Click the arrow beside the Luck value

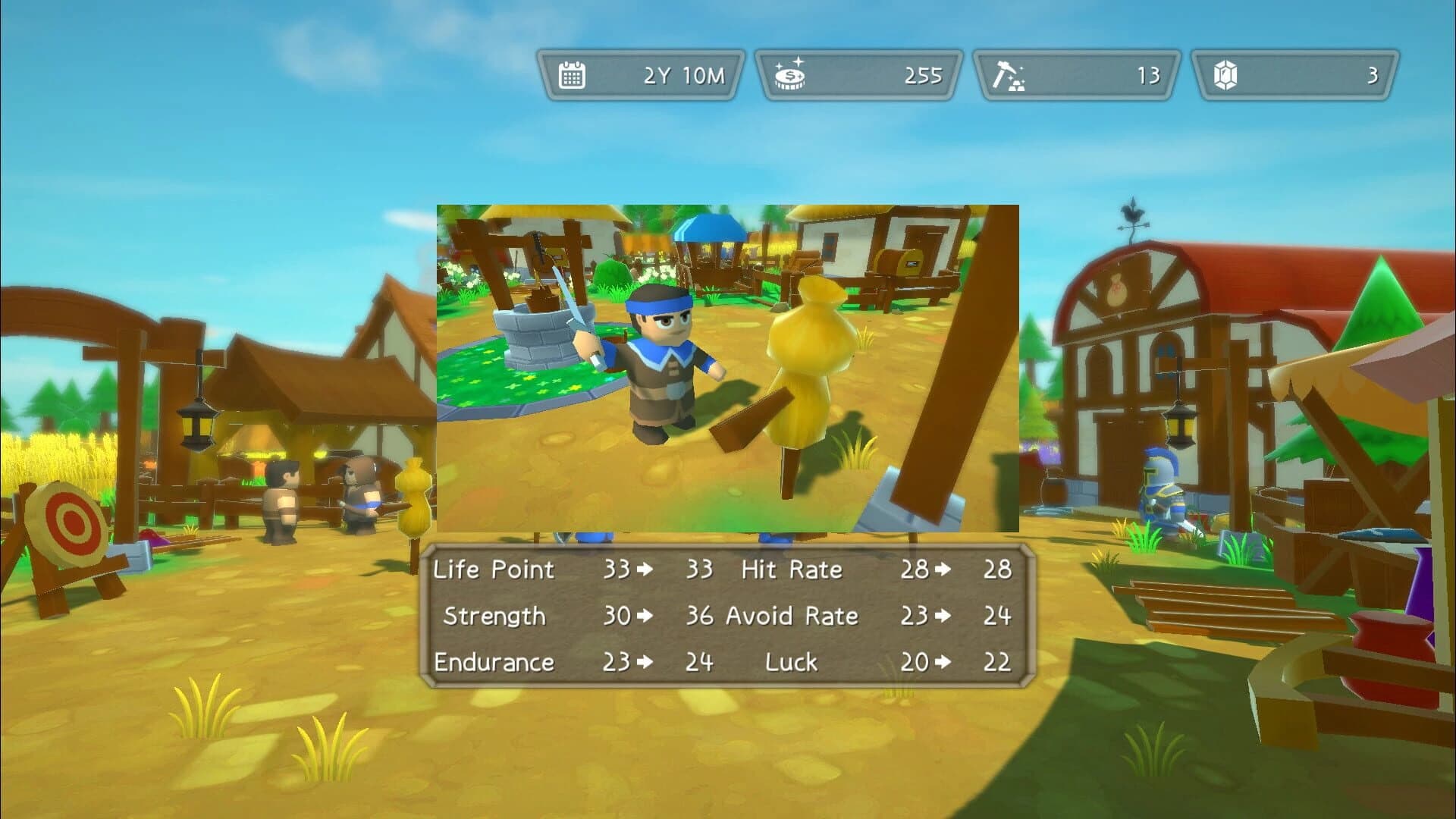(941, 662)
